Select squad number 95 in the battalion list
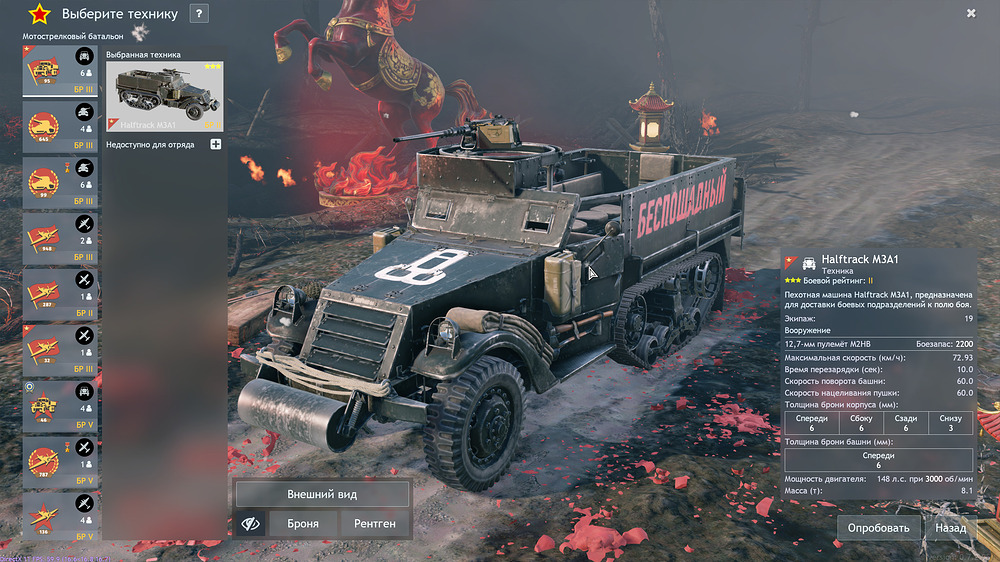This screenshot has height=562, width=1000. [62, 71]
